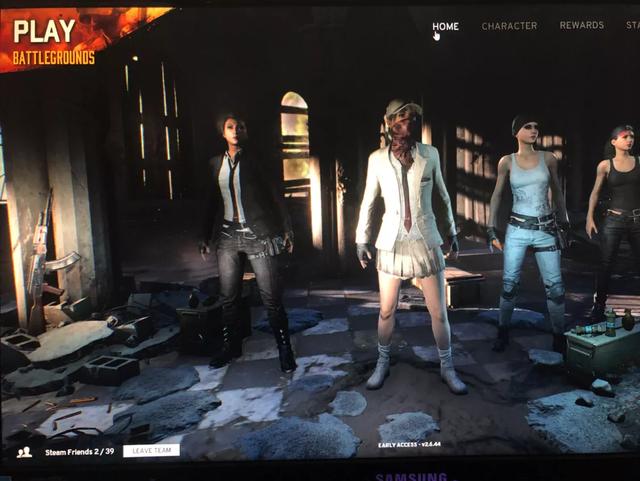This screenshot has width=640, height=481.
Task: Click the Leave Team button
Action: [x=151, y=451]
